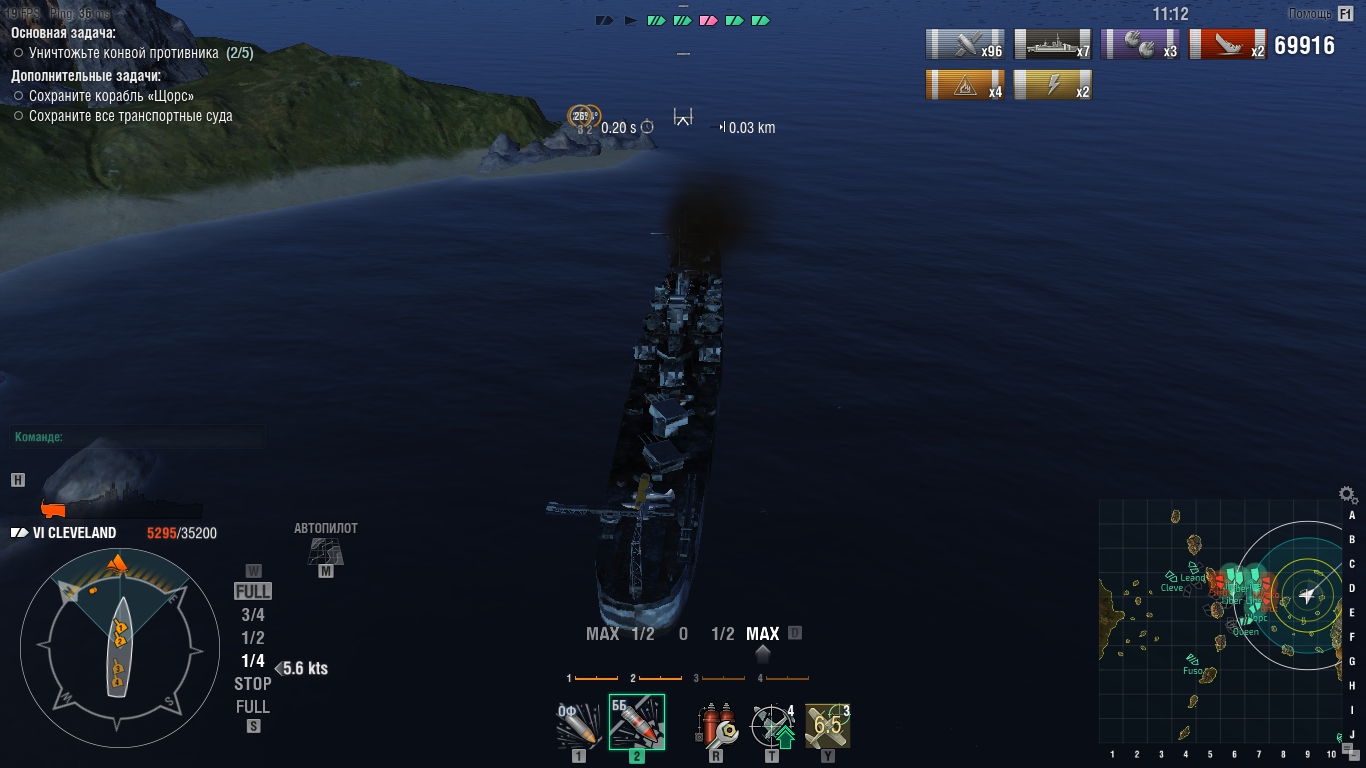Activate the Defensive AA Fire consumable
Screen dimensions: 1366x768
[x=772, y=724]
